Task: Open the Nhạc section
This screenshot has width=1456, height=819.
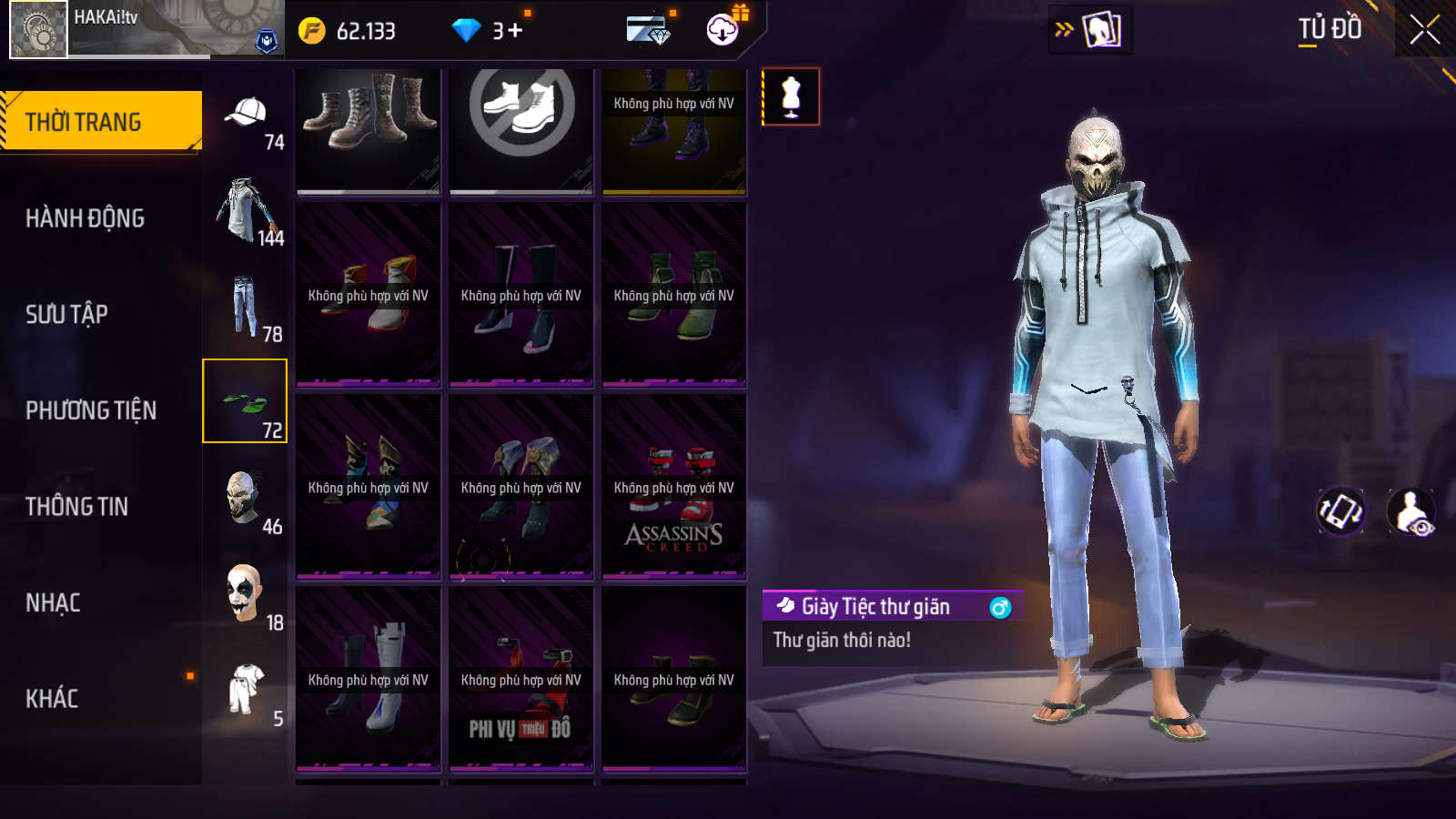Action: [53, 603]
